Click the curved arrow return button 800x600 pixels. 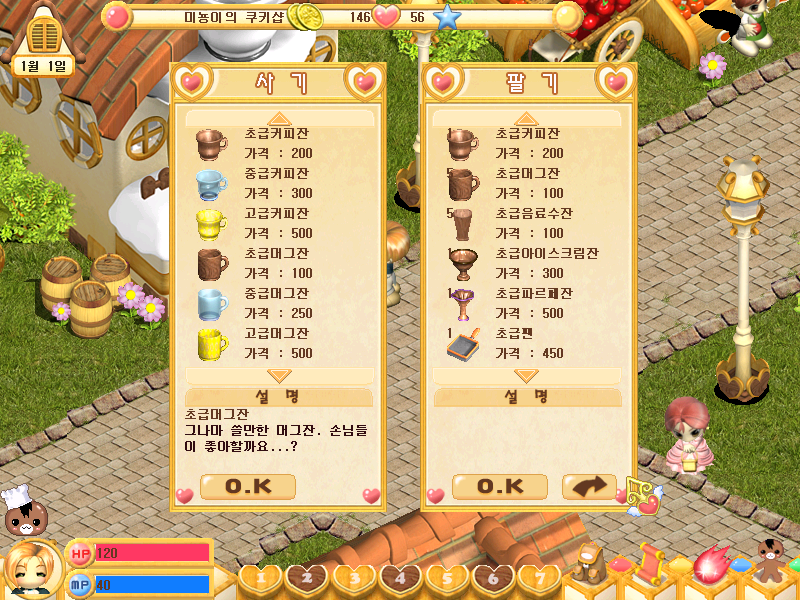[589, 487]
